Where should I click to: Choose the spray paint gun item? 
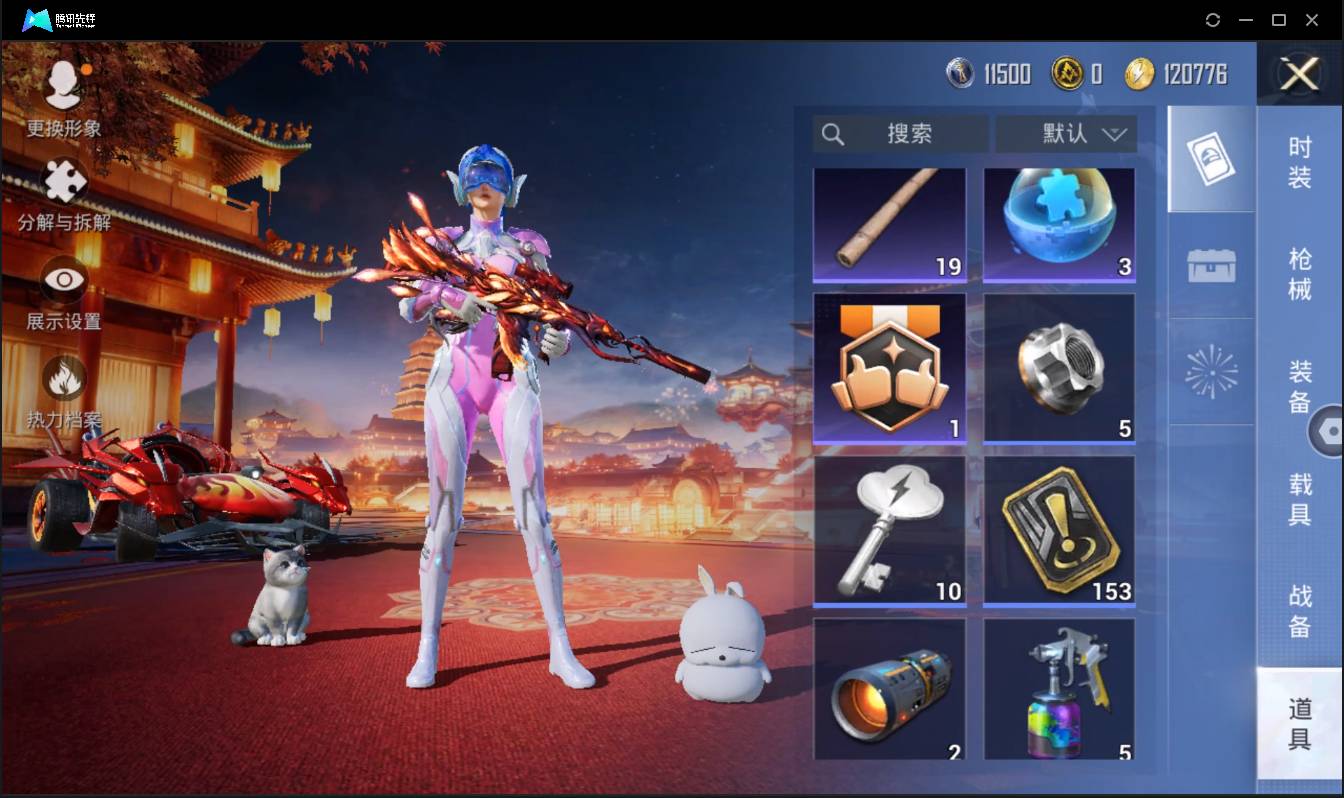(1059, 689)
